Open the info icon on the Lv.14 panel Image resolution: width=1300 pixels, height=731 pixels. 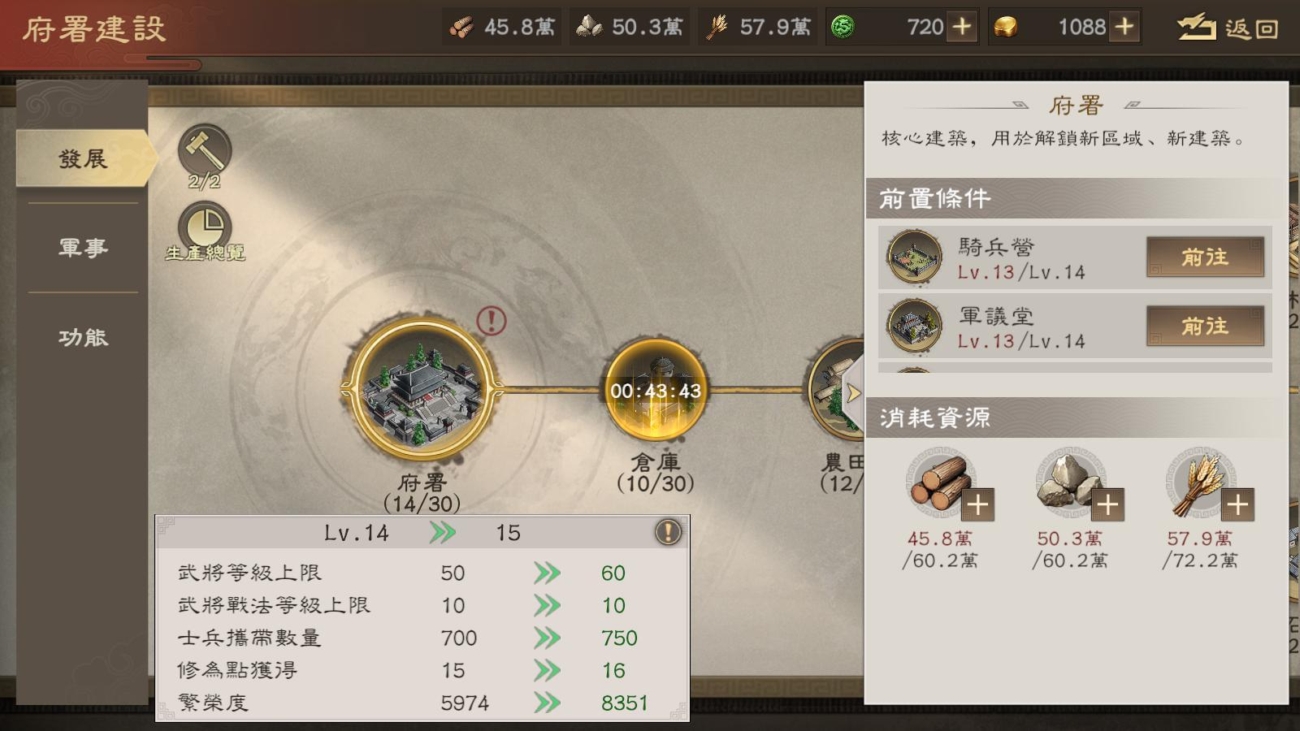(x=668, y=531)
